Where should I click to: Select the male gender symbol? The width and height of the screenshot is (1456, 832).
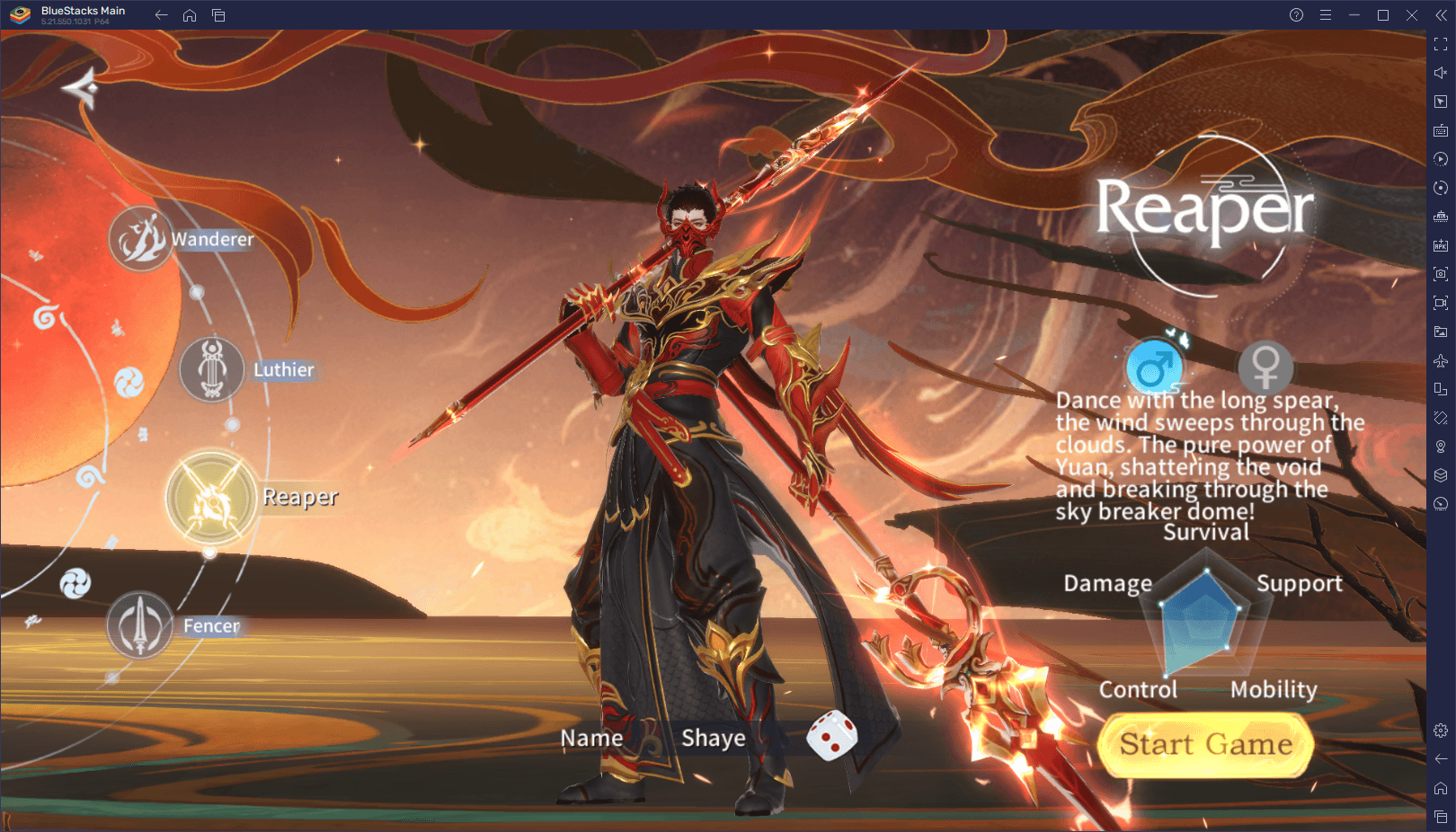pyautogui.click(x=1154, y=367)
